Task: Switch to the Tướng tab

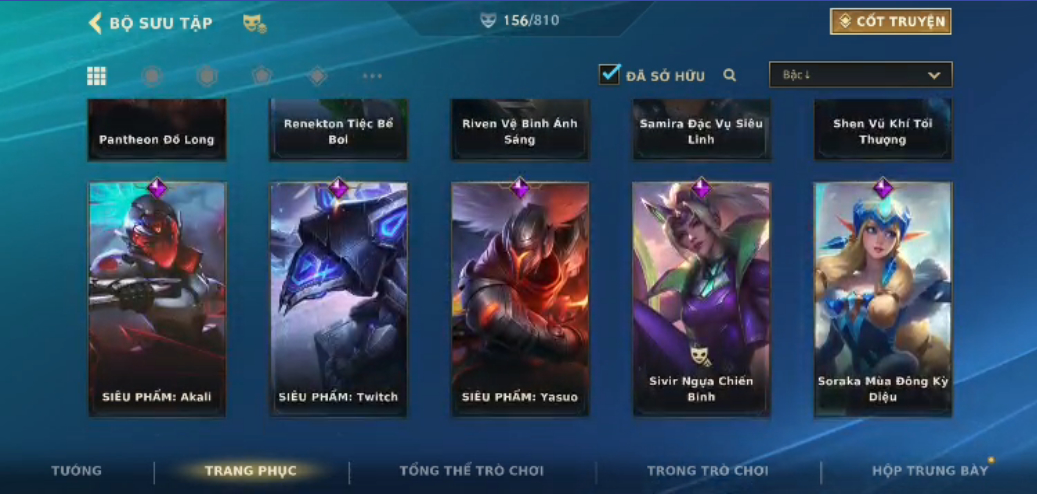Action: (77, 471)
